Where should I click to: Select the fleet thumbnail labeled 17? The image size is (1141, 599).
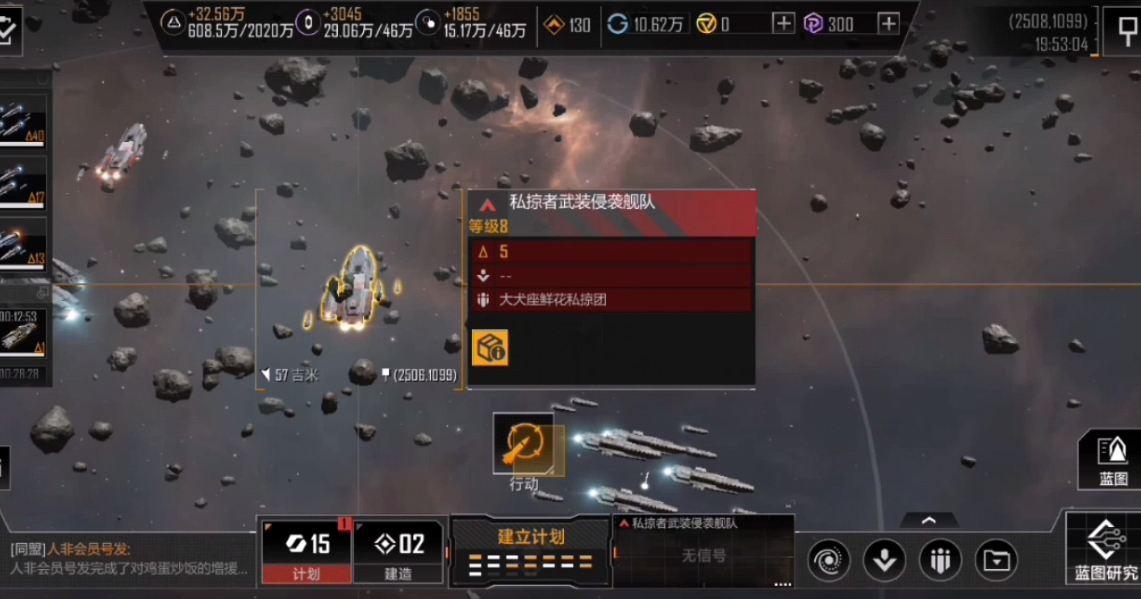[x=23, y=182]
